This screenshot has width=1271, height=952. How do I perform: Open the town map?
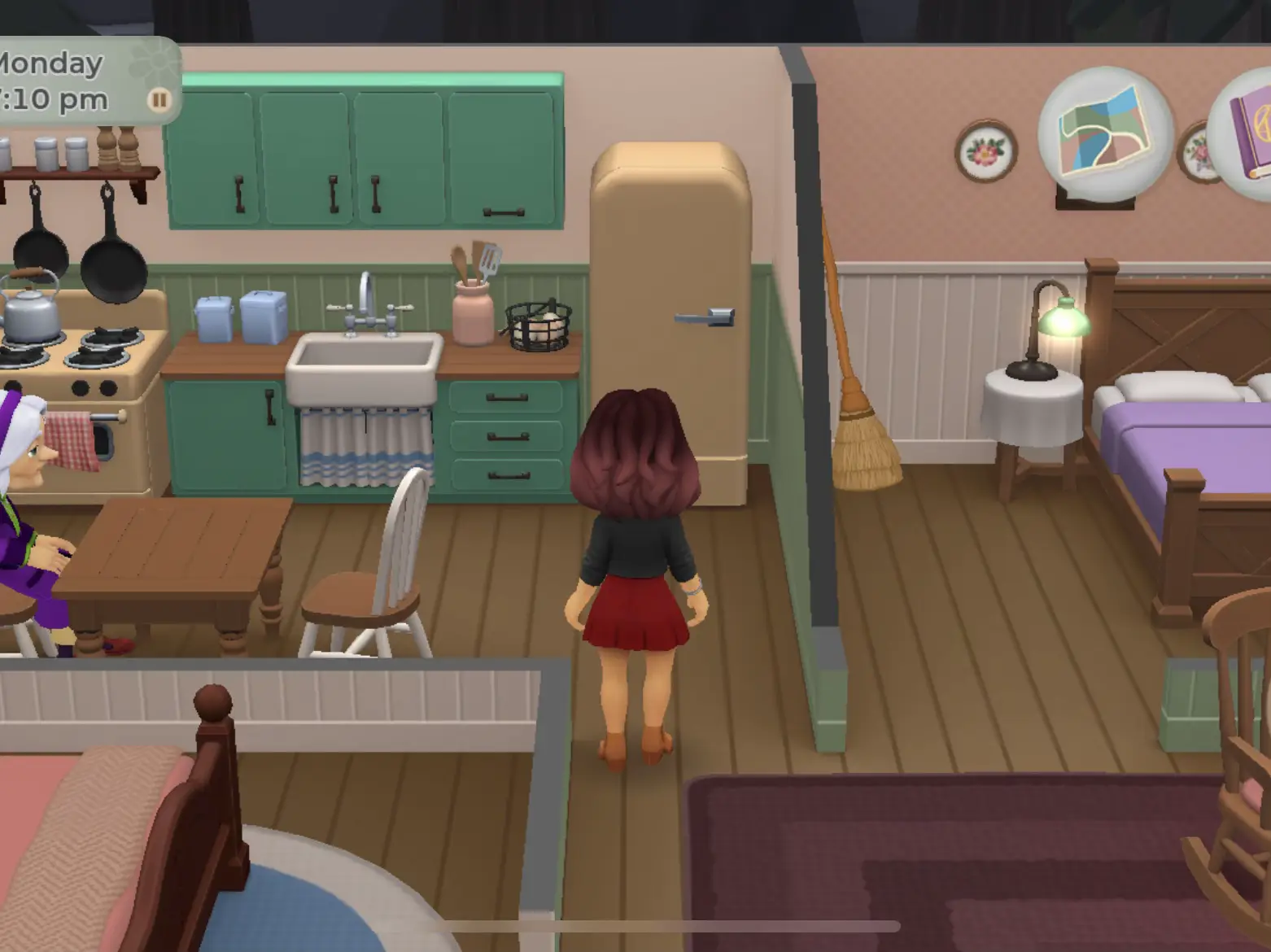1104,132
